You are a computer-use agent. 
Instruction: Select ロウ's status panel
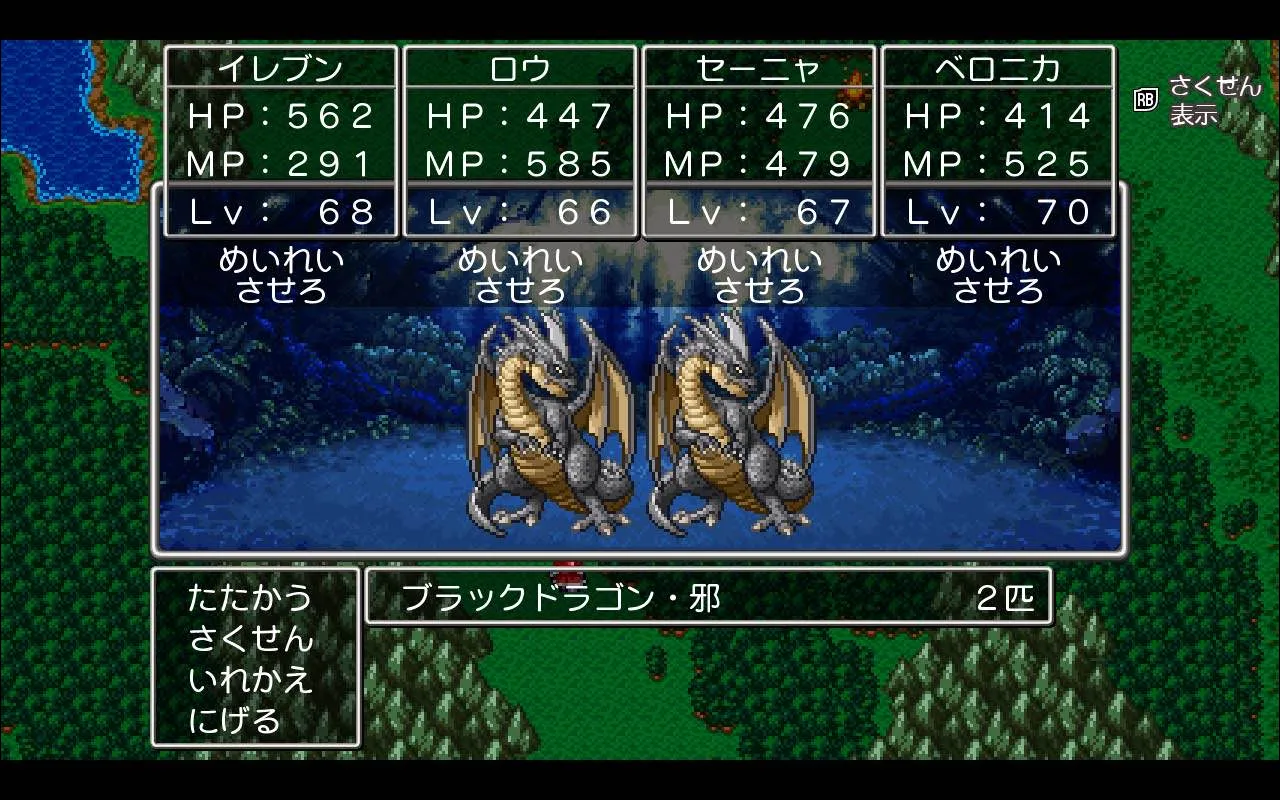[x=520, y=140]
